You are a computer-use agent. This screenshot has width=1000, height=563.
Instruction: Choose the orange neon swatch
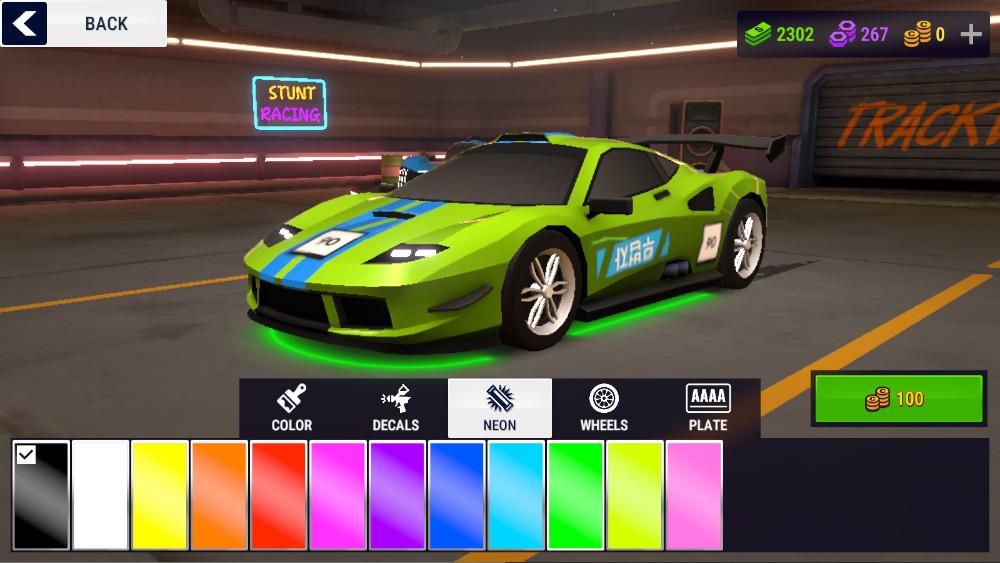tap(220, 495)
